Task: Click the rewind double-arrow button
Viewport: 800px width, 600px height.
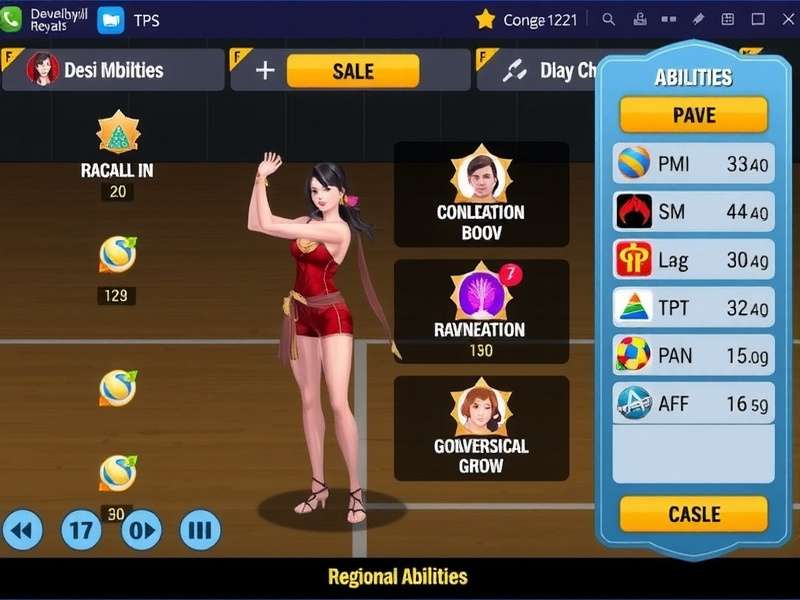Action: [x=24, y=529]
